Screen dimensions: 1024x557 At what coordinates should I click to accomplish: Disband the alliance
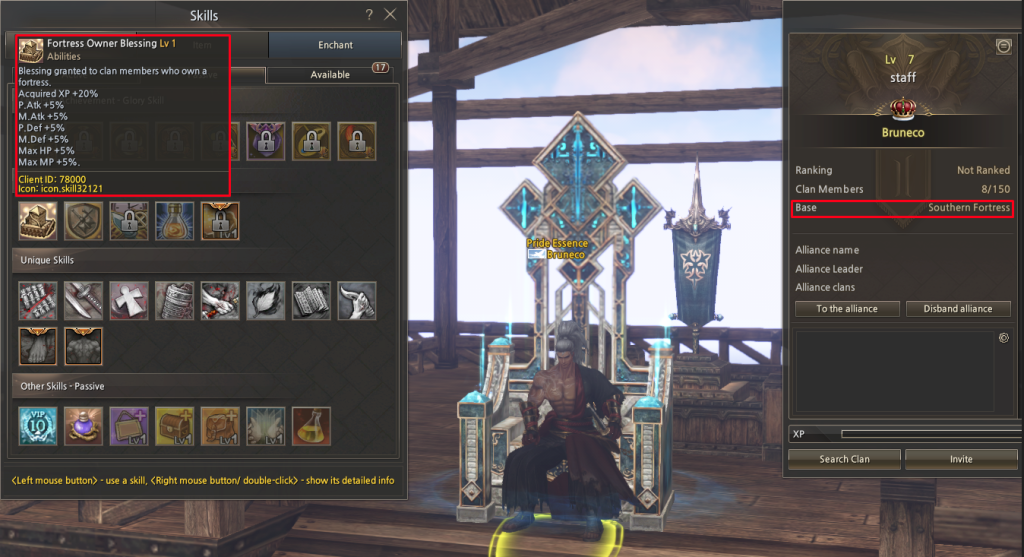[x=957, y=309]
